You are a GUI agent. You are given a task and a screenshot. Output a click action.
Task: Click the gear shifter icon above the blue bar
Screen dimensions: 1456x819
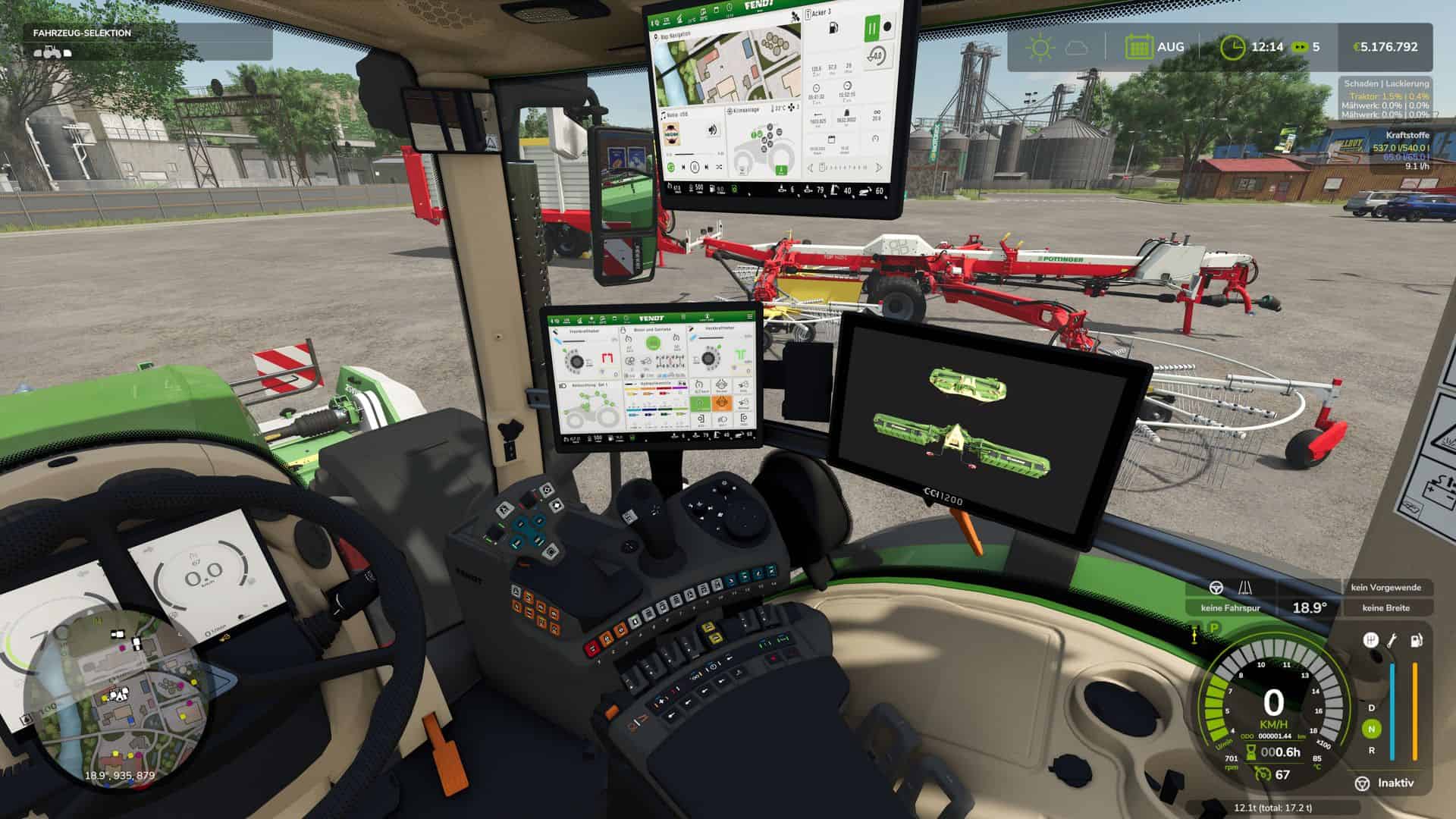pyautogui.click(x=1371, y=639)
